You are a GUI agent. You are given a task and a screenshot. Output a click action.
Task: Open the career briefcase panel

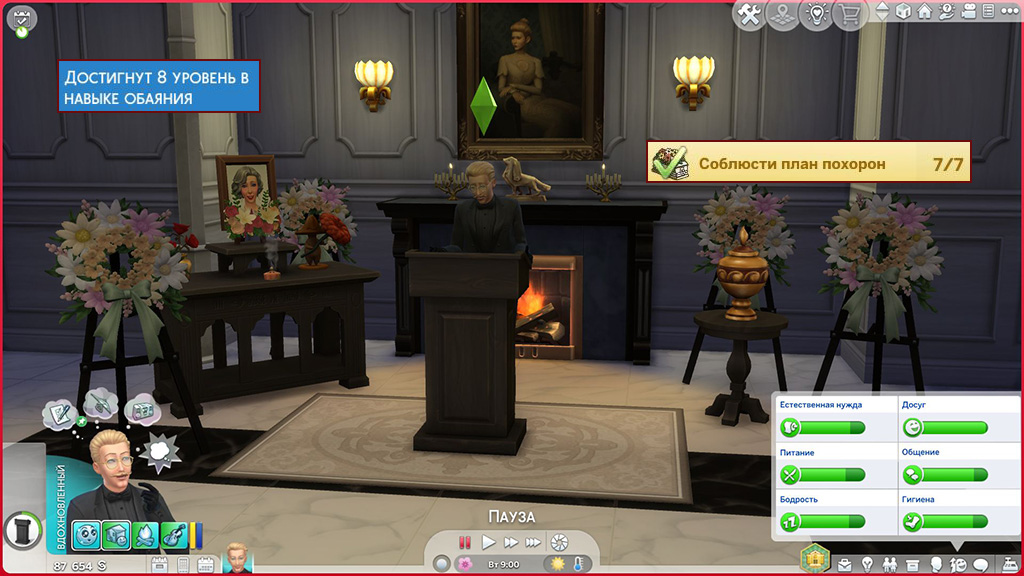tap(846, 565)
